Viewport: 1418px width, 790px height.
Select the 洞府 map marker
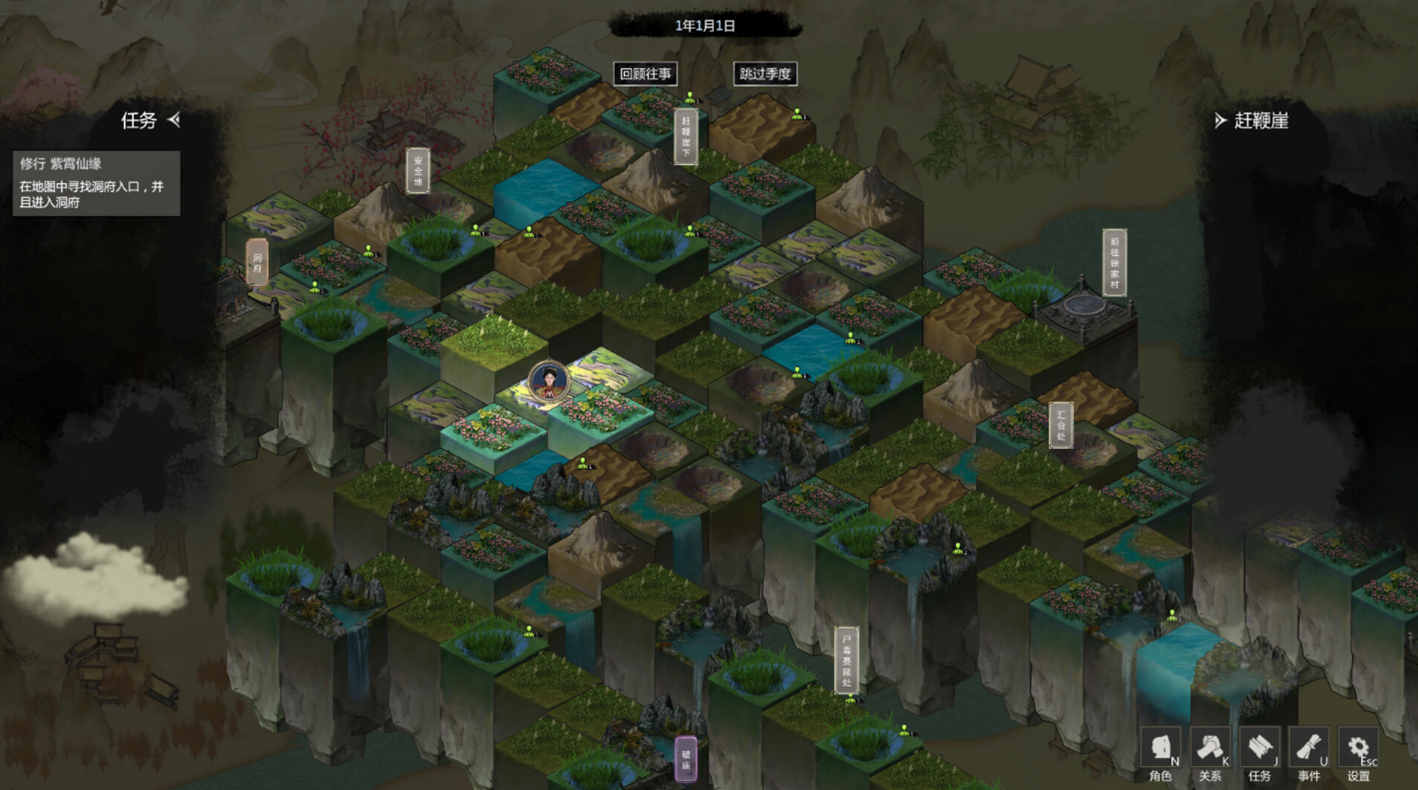[257, 262]
